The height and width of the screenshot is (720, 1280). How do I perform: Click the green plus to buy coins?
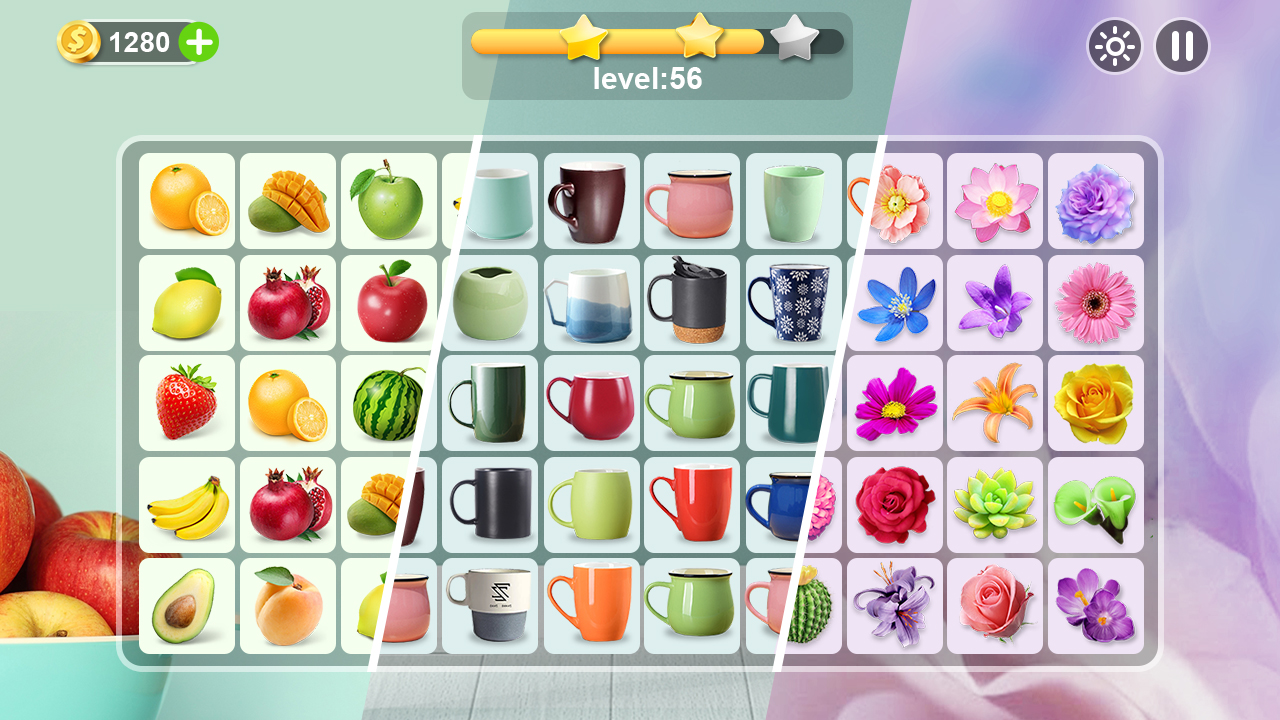198,42
